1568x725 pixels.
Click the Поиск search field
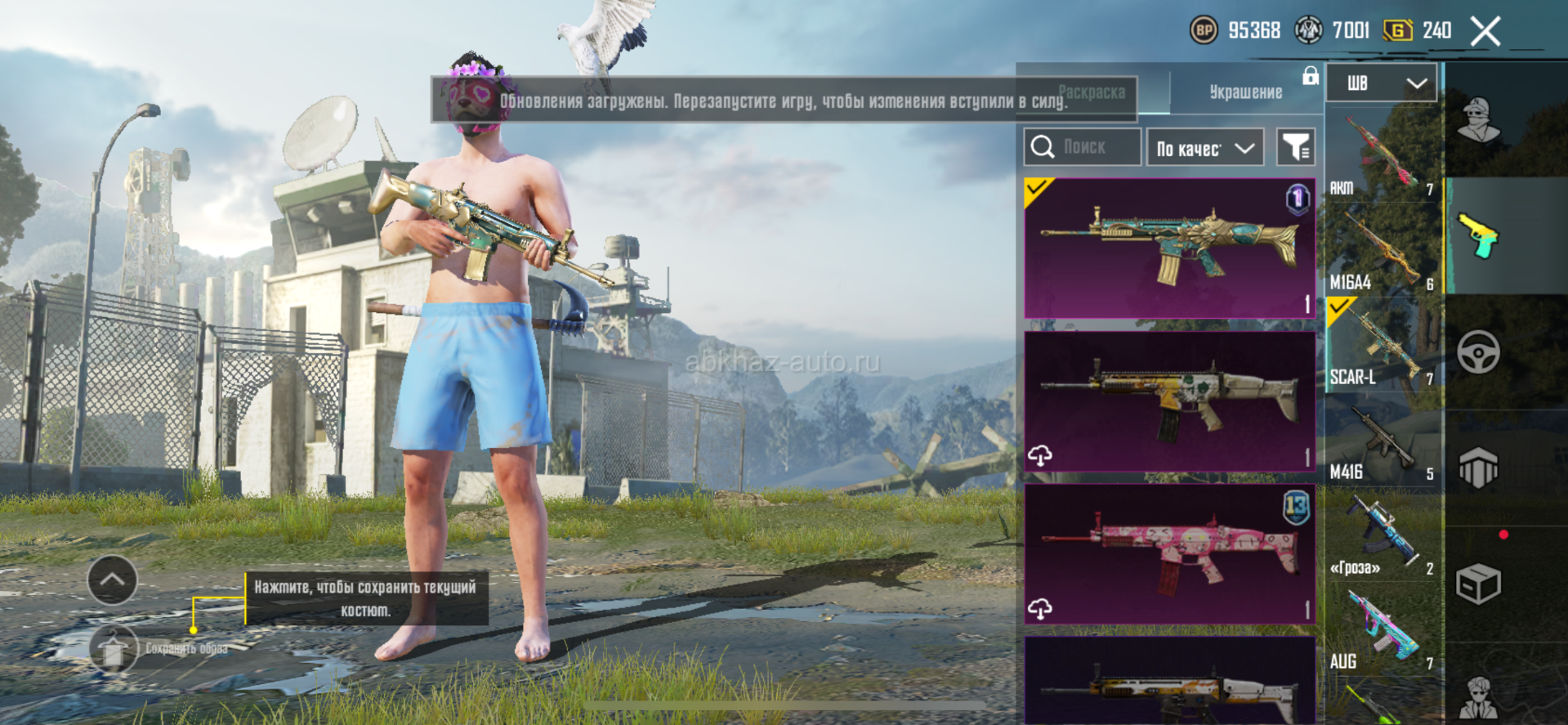coord(1083,147)
